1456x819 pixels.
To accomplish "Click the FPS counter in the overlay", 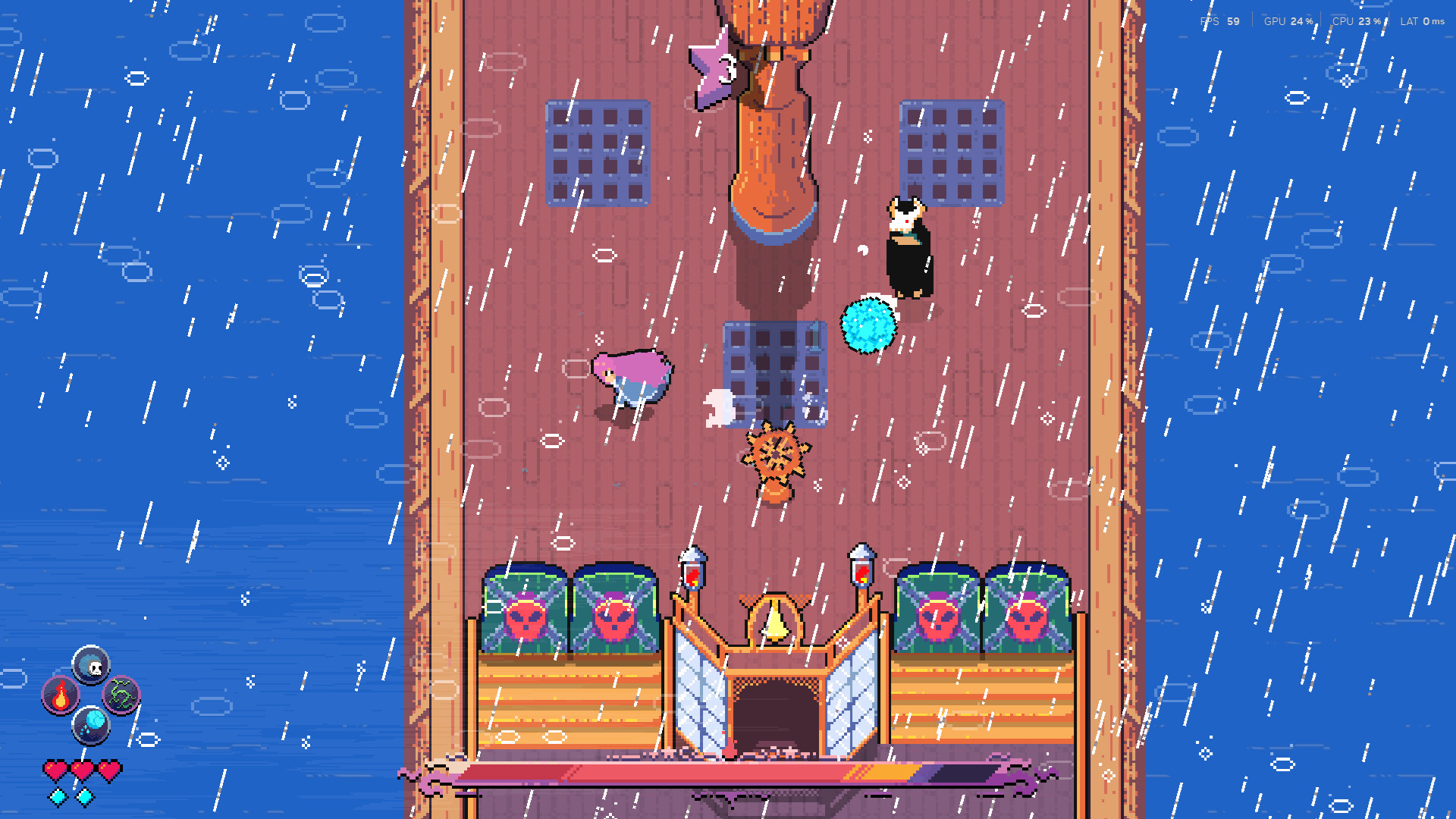I will pos(1219,22).
